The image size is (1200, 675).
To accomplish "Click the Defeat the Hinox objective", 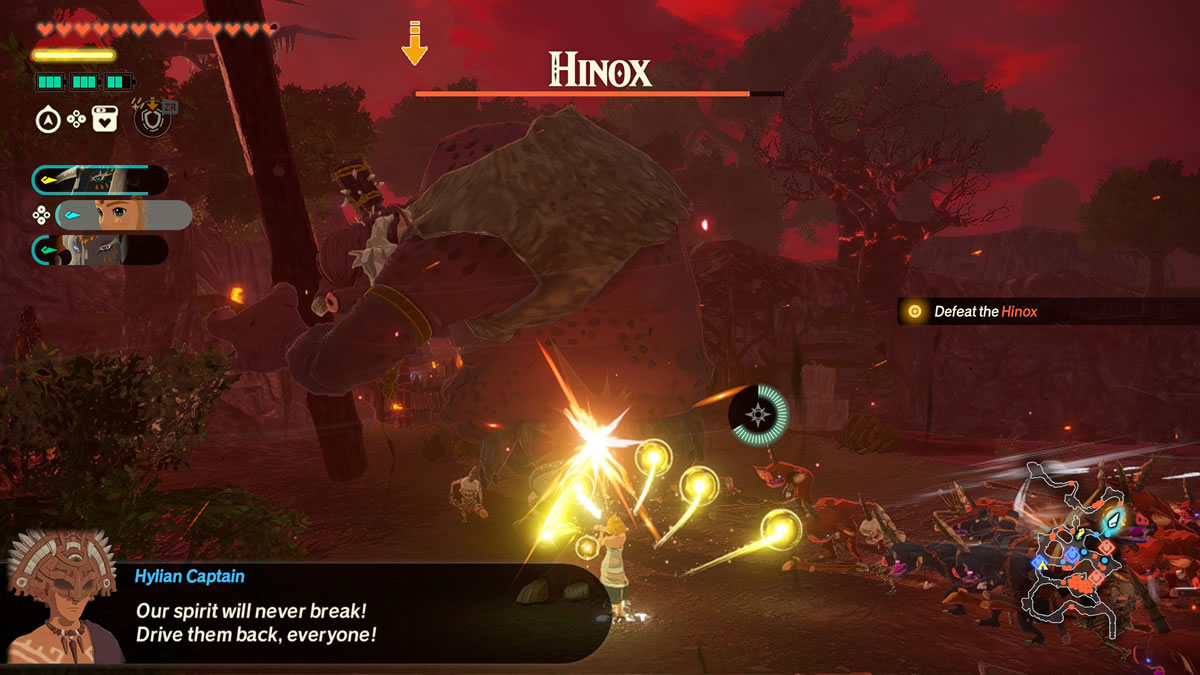I will pyautogui.click(x=985, y=312).
